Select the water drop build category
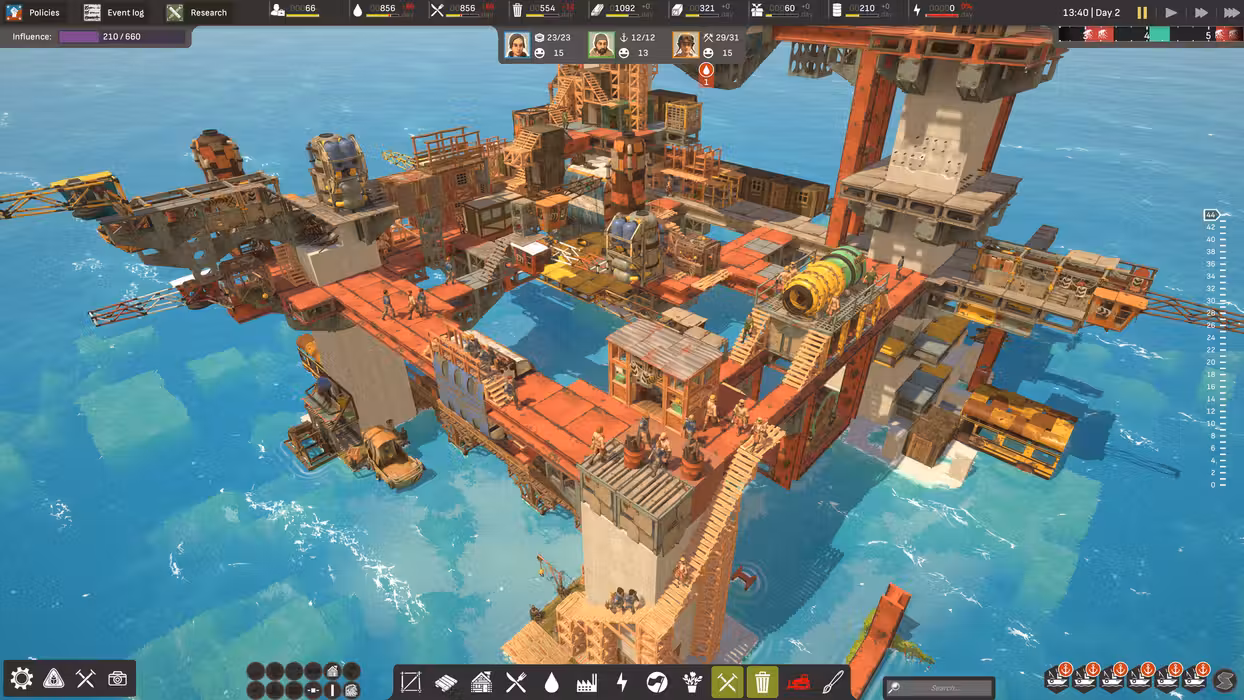Viewport: 1244px width, 700px height. tap(551, 683)
